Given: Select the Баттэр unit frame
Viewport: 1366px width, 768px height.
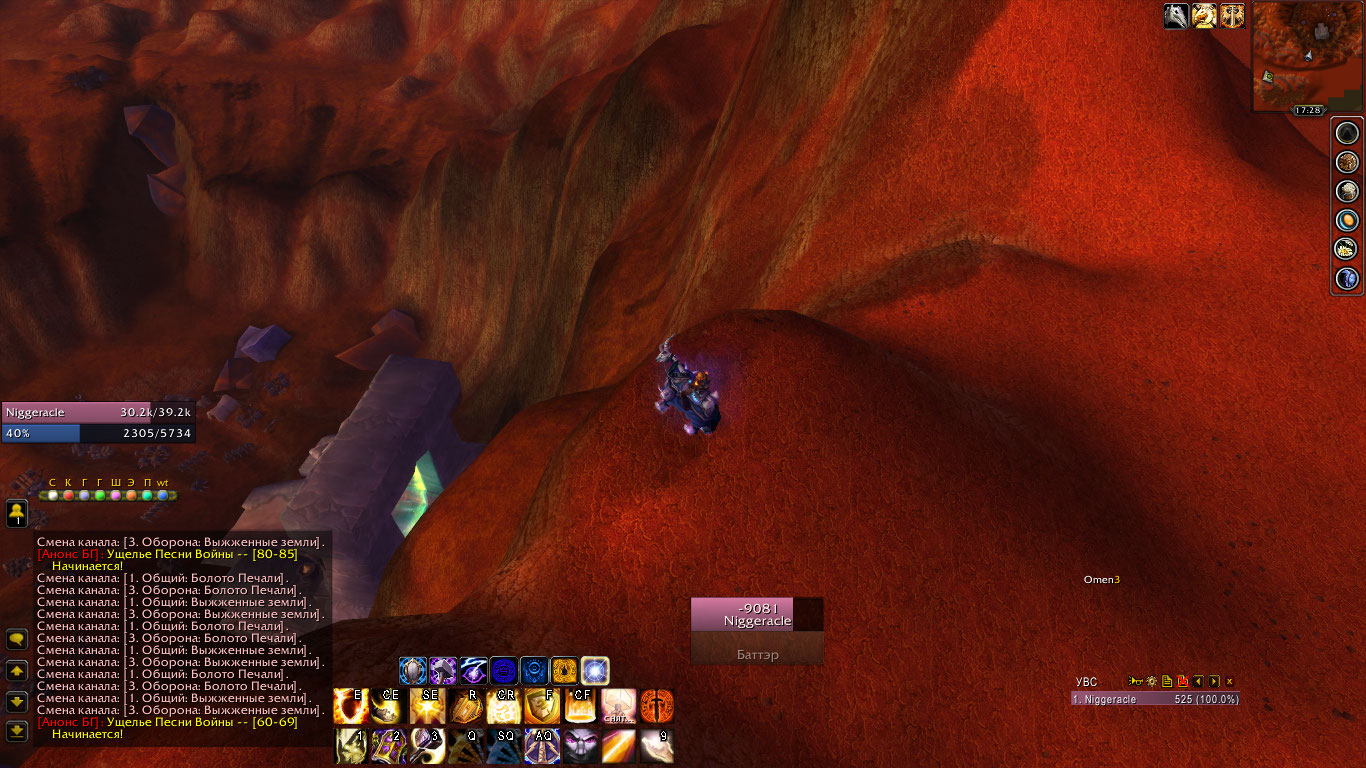Looking at the screenshot, I should pos(757,654).
